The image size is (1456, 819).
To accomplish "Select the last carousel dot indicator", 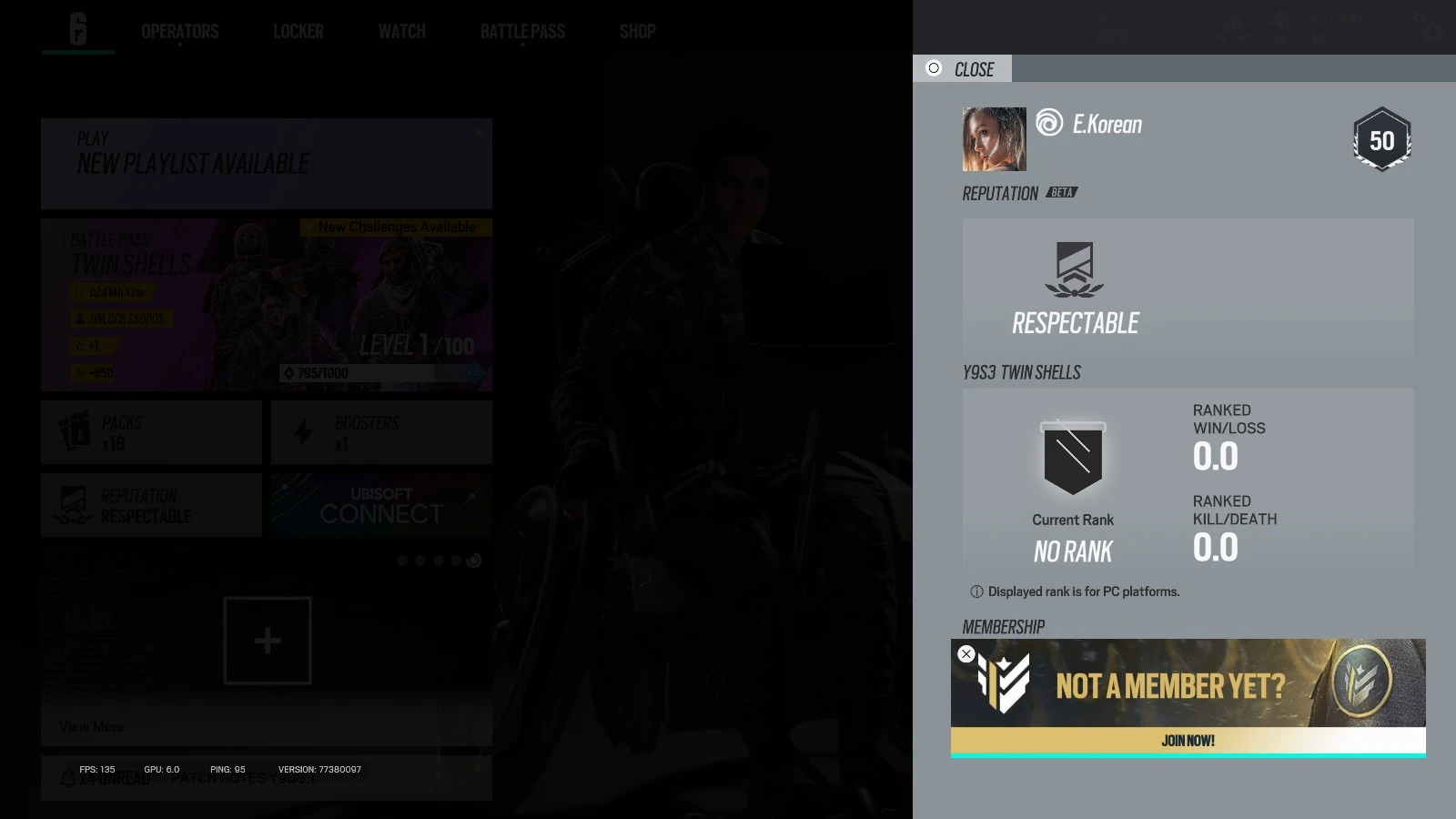I will [474, 561].
